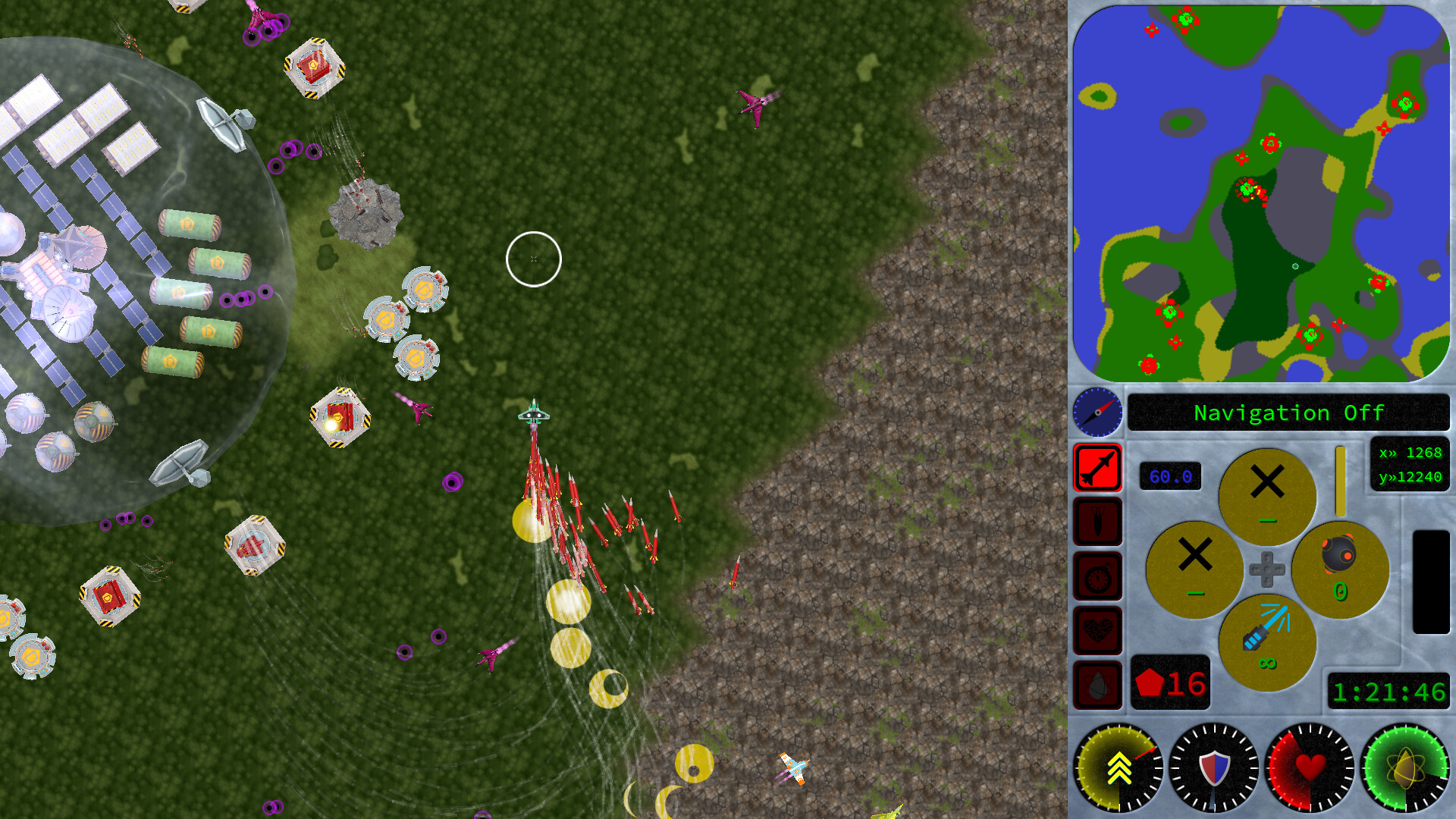Toggle navigation via the Navigation Off display

(1287, 413)
